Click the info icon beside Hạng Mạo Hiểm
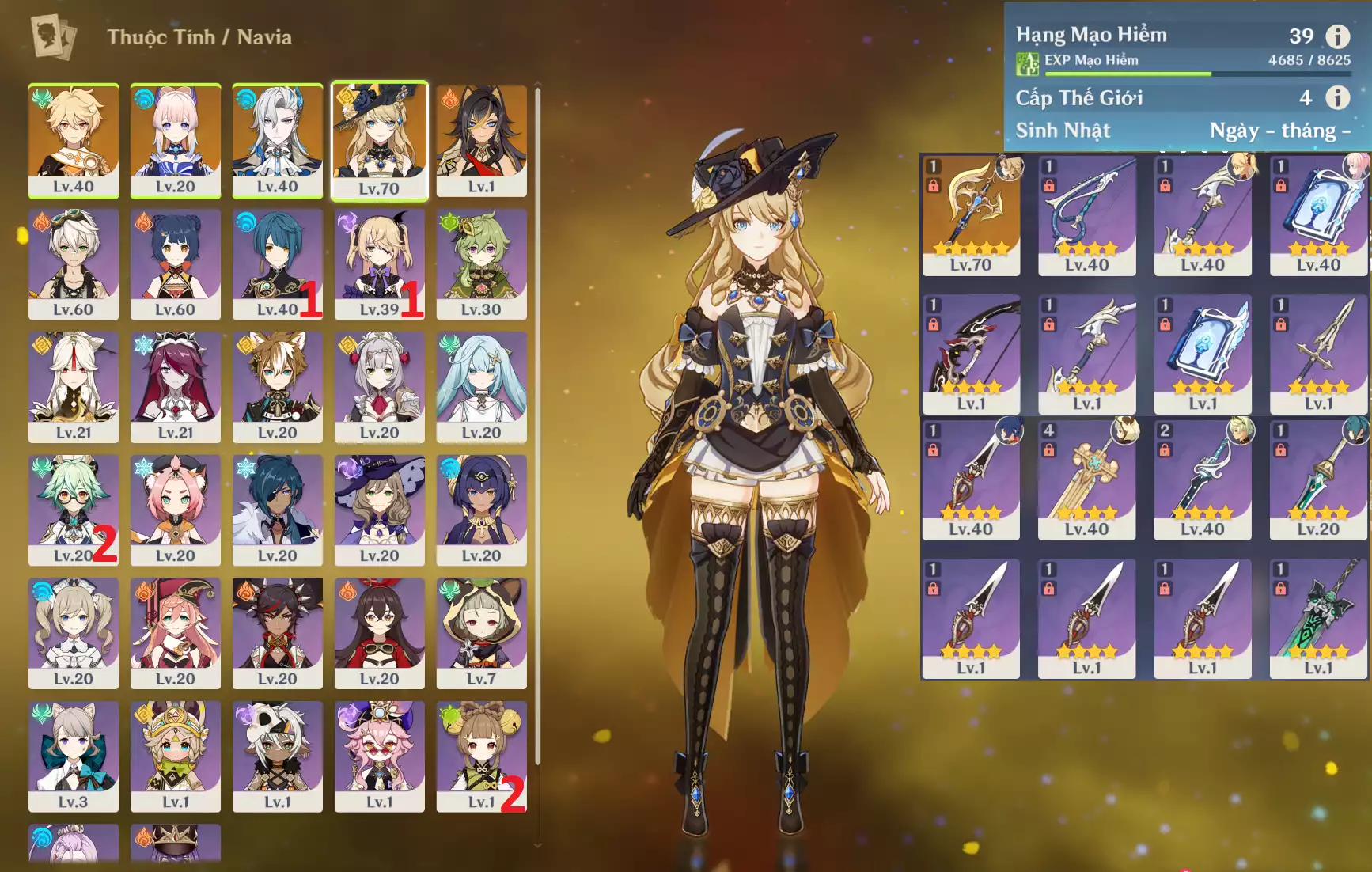 click(1337, 36)
